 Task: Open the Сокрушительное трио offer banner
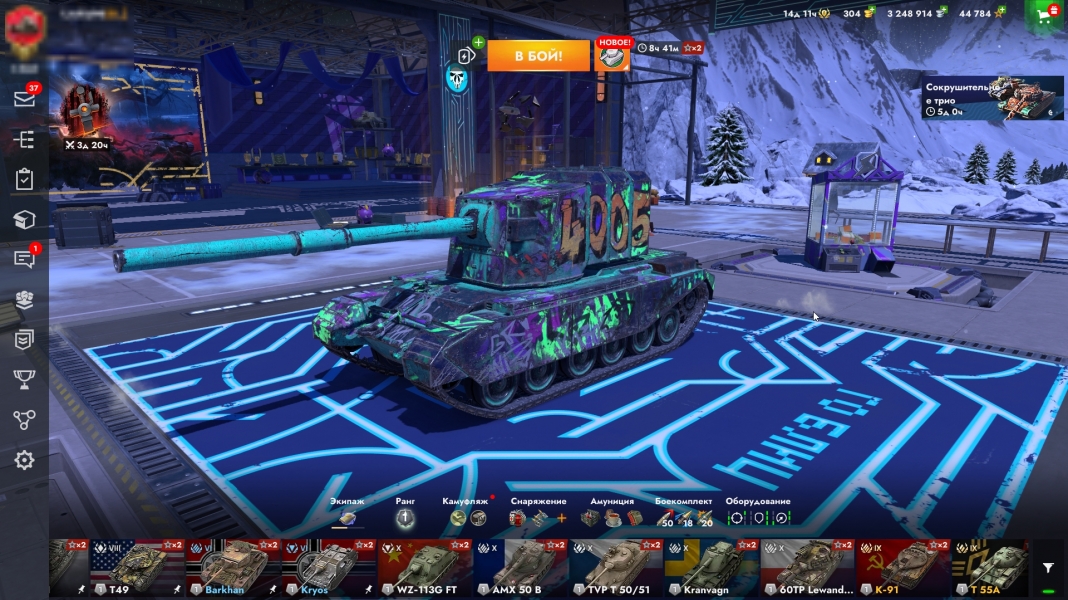992,98
